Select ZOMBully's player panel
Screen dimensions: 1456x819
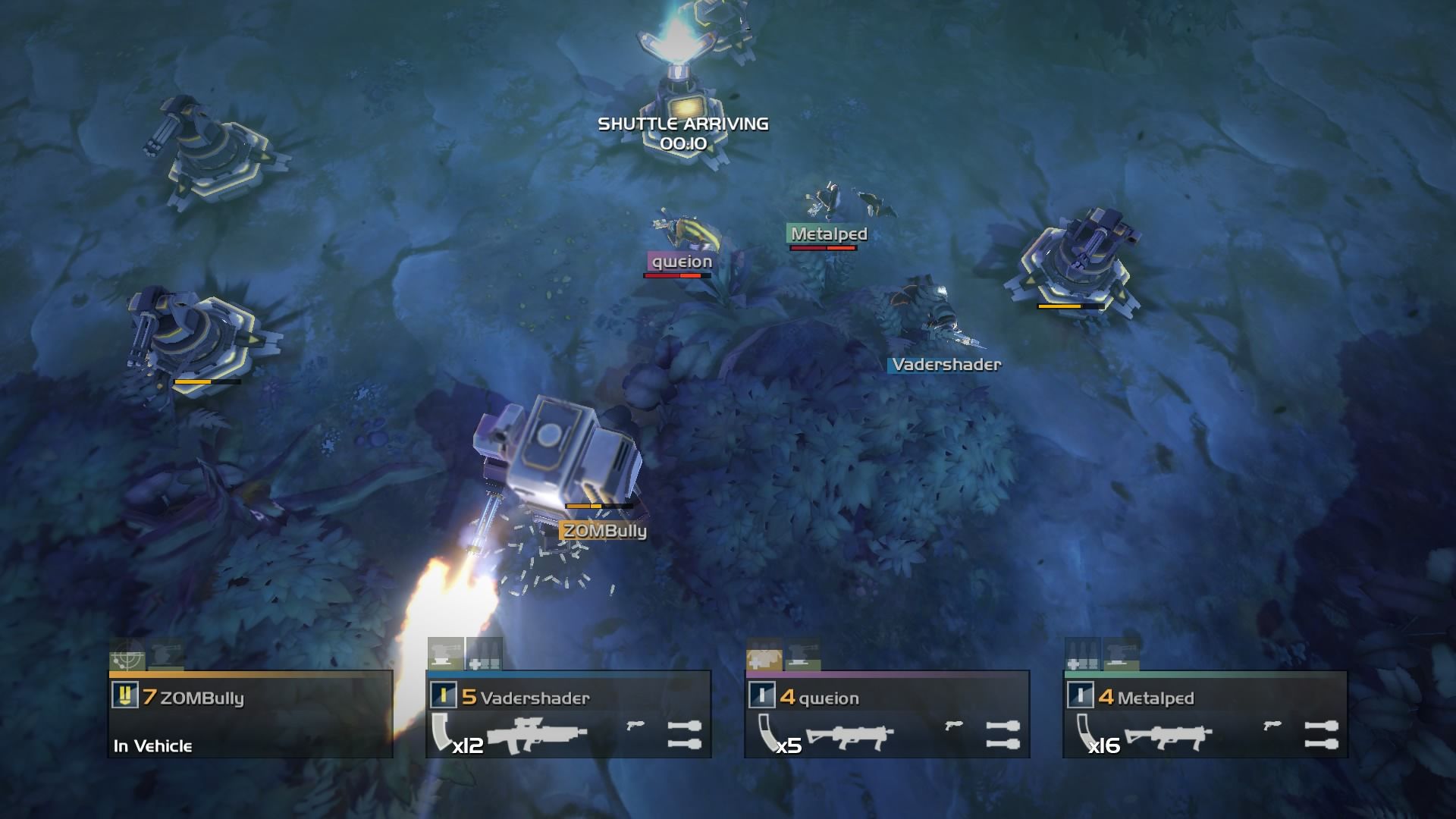250,714
